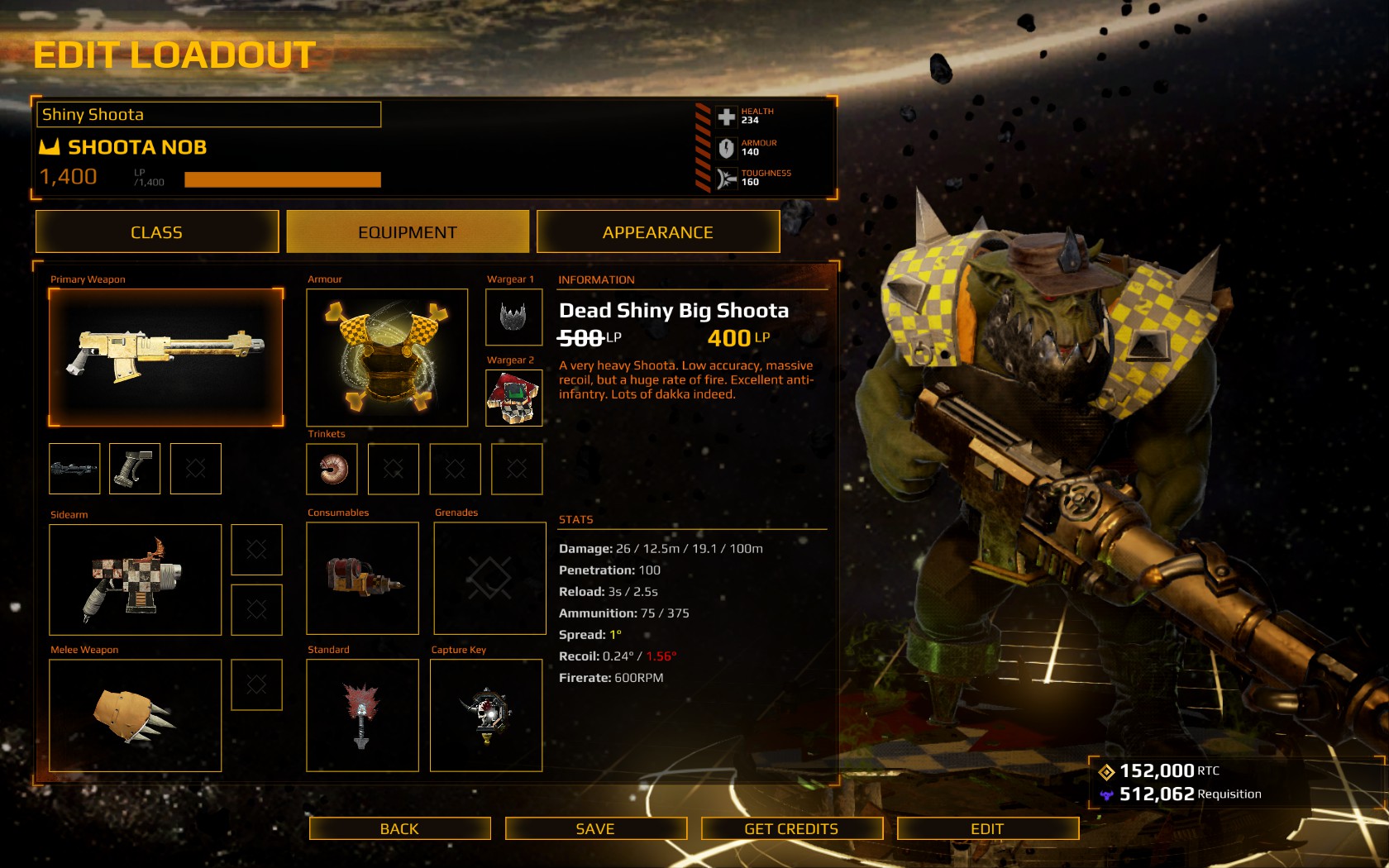
Task: Open GET CREDITS
Action: [x=791, y=828]
